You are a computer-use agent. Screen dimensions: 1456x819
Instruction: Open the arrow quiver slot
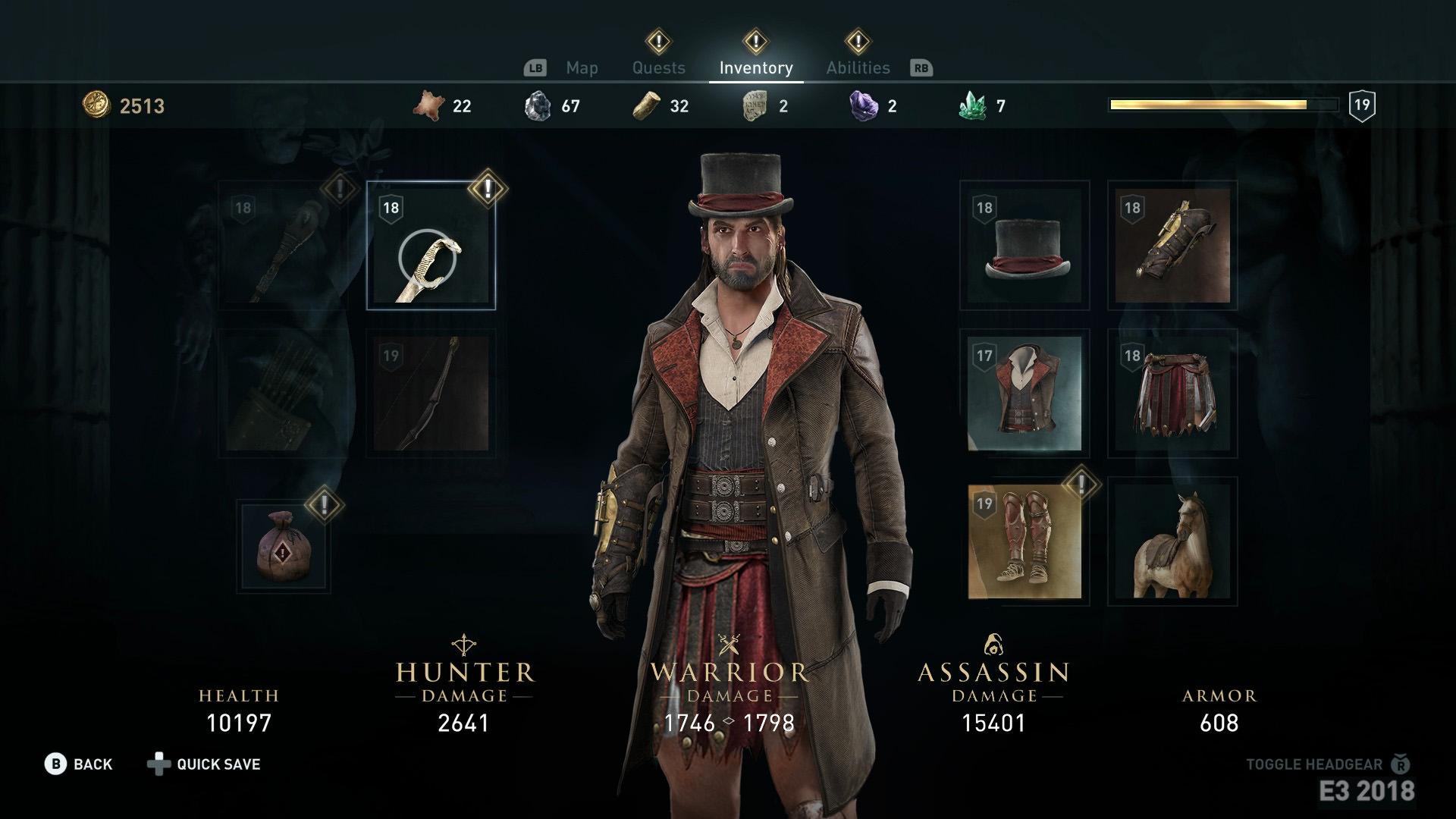(283, 394)
